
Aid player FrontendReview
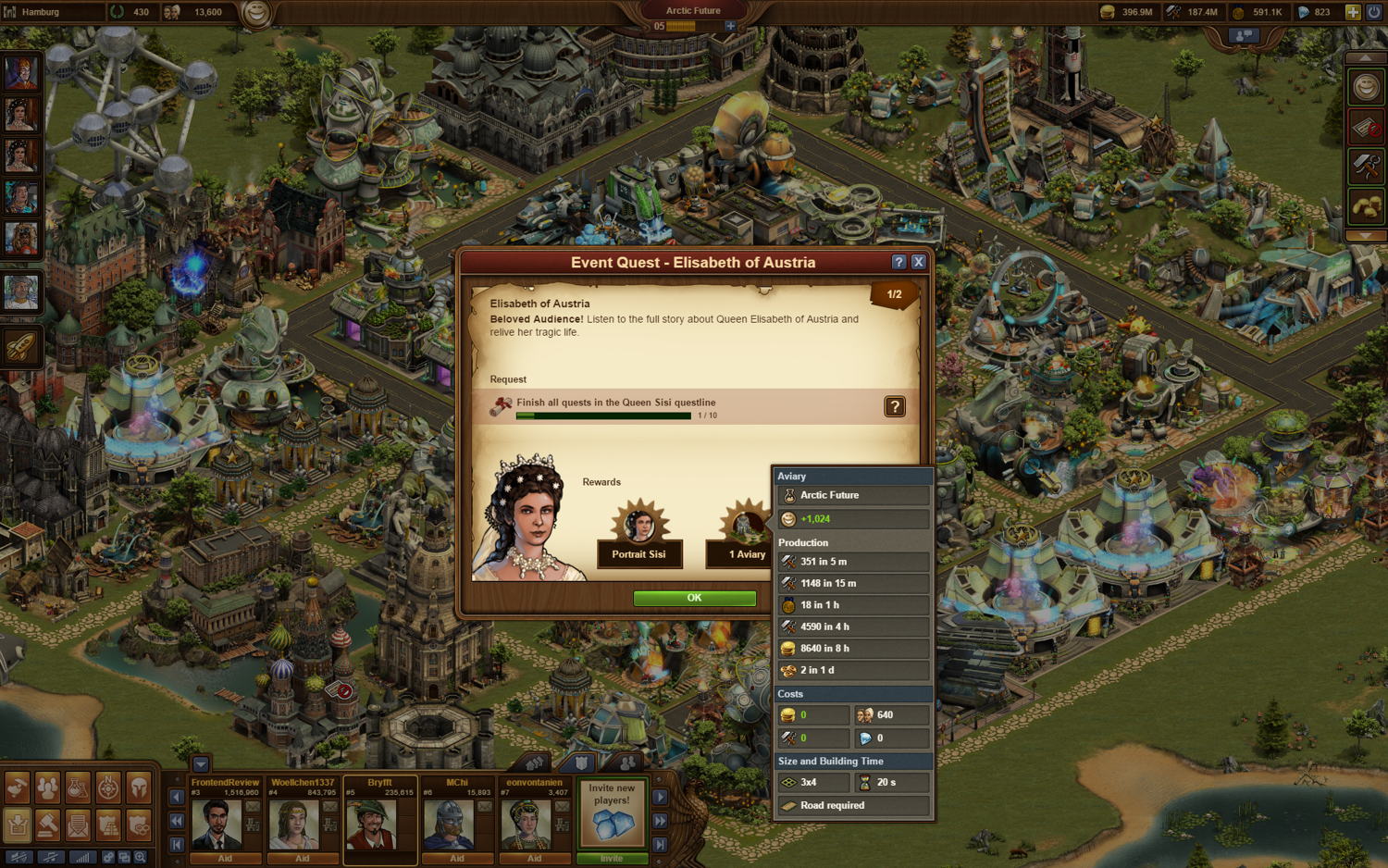click(x=225, y=858)
